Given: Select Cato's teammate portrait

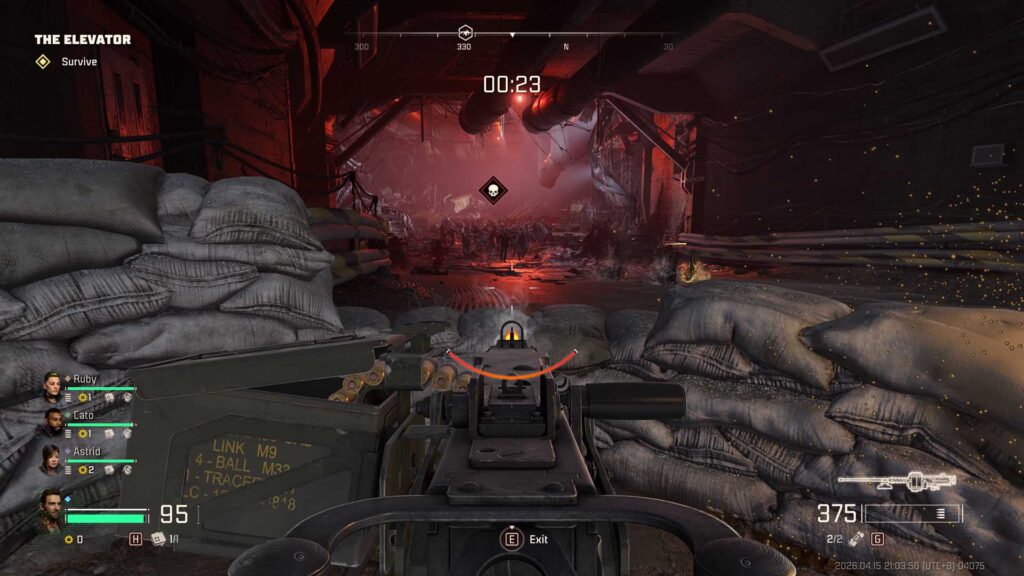Looking at the screenshot, I should pyautogui.click(x=52, y=421).
